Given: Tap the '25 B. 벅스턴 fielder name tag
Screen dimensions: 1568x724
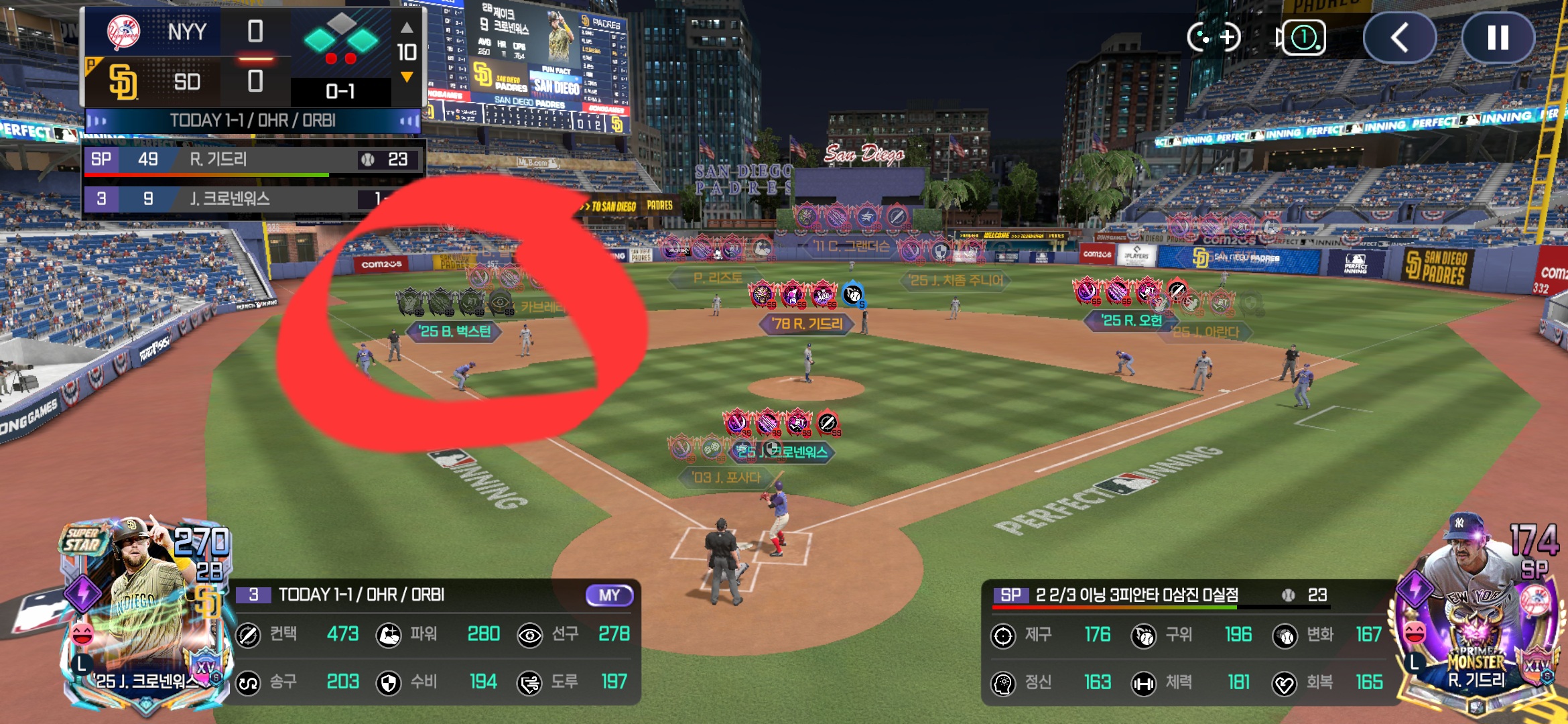Looking at the screenshot, I should pos(454,331).
